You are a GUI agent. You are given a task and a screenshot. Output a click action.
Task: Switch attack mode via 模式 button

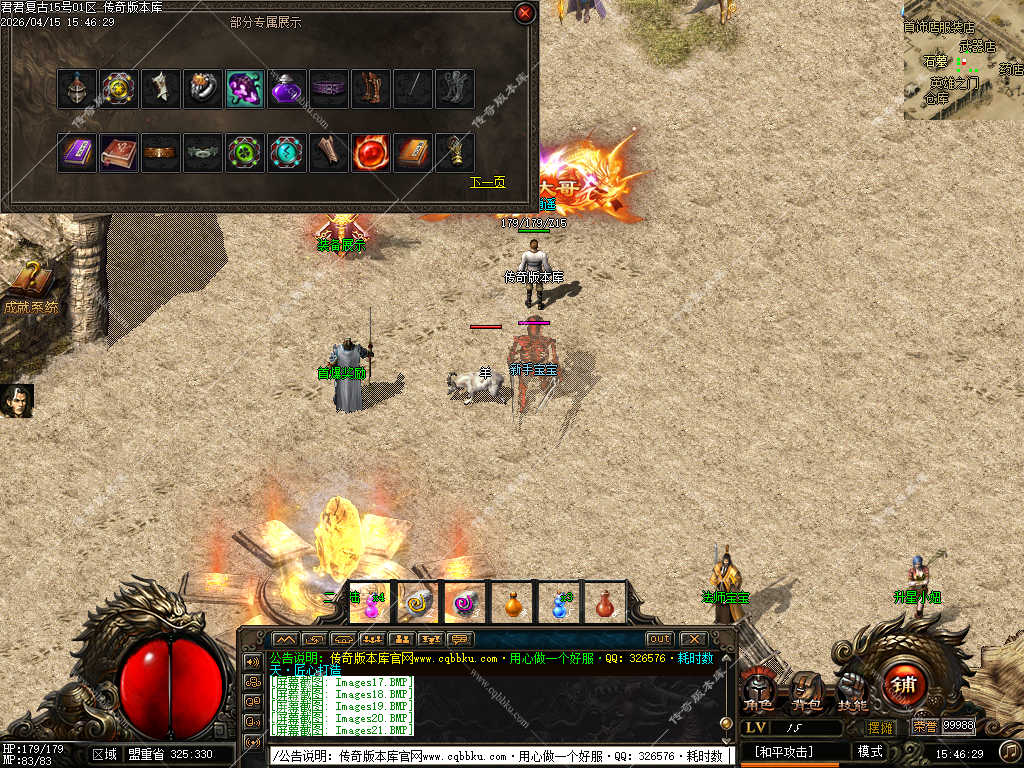pos(870,751)
